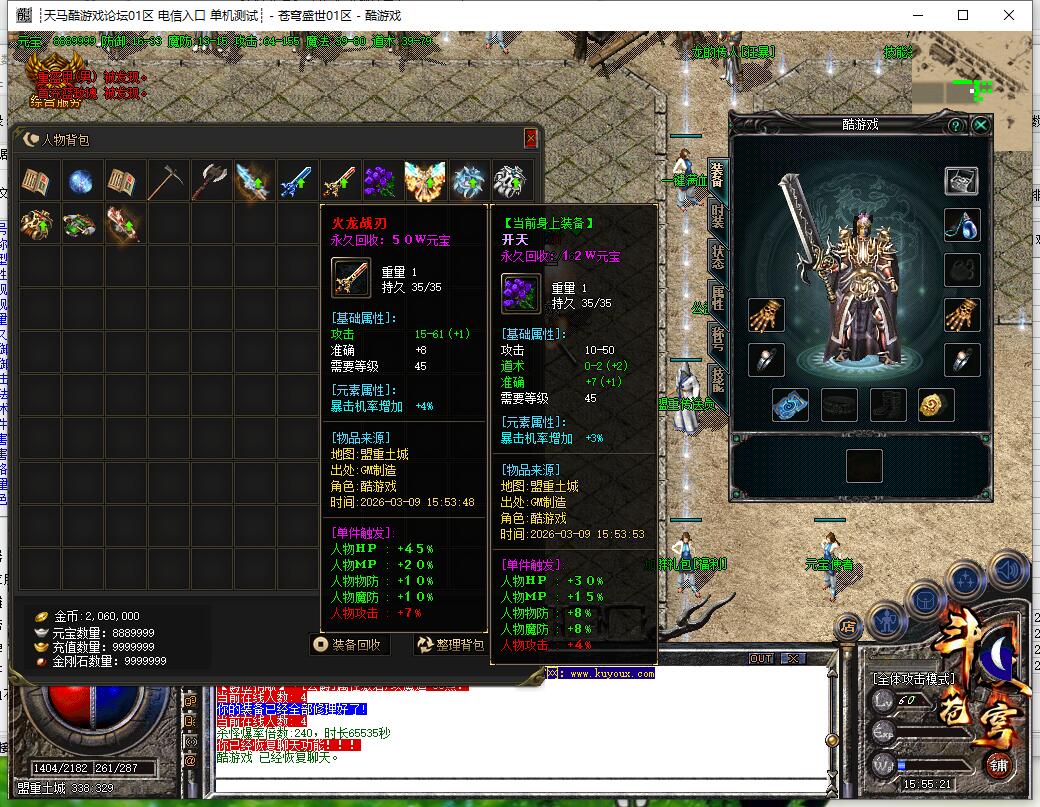The image size is (1040, 807).
Task: Show the 属性 attributes tab
Action: [717, 299]
